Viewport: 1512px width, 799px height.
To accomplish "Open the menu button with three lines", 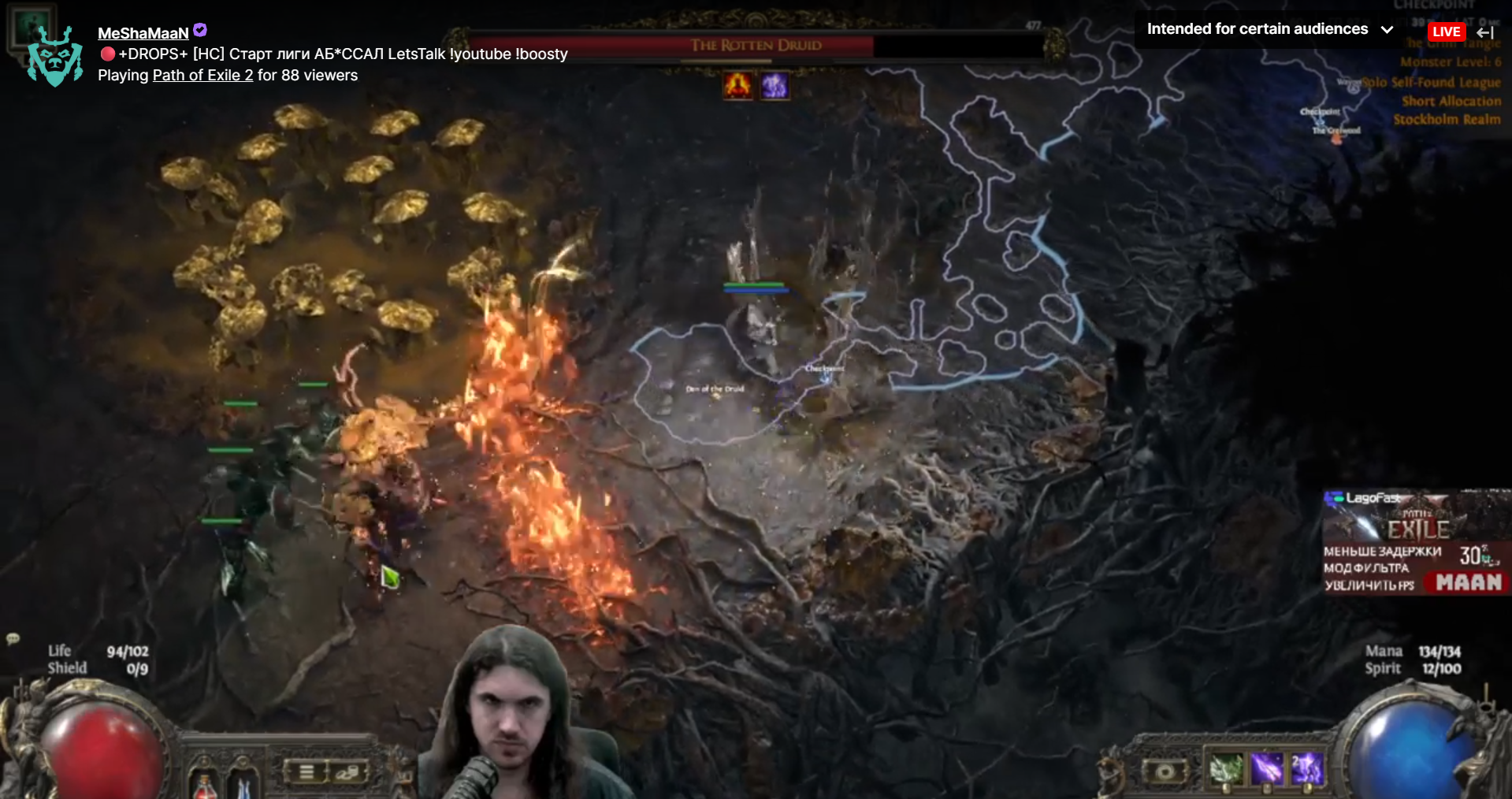I will click(x=306, y=772).
